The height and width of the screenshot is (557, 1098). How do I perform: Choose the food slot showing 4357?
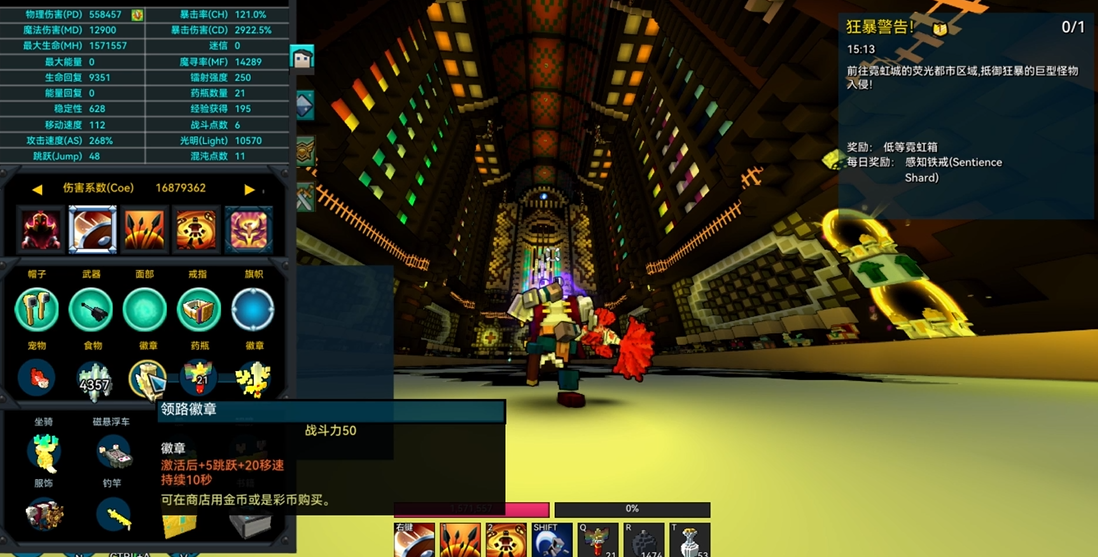click(x=94, y=380)
